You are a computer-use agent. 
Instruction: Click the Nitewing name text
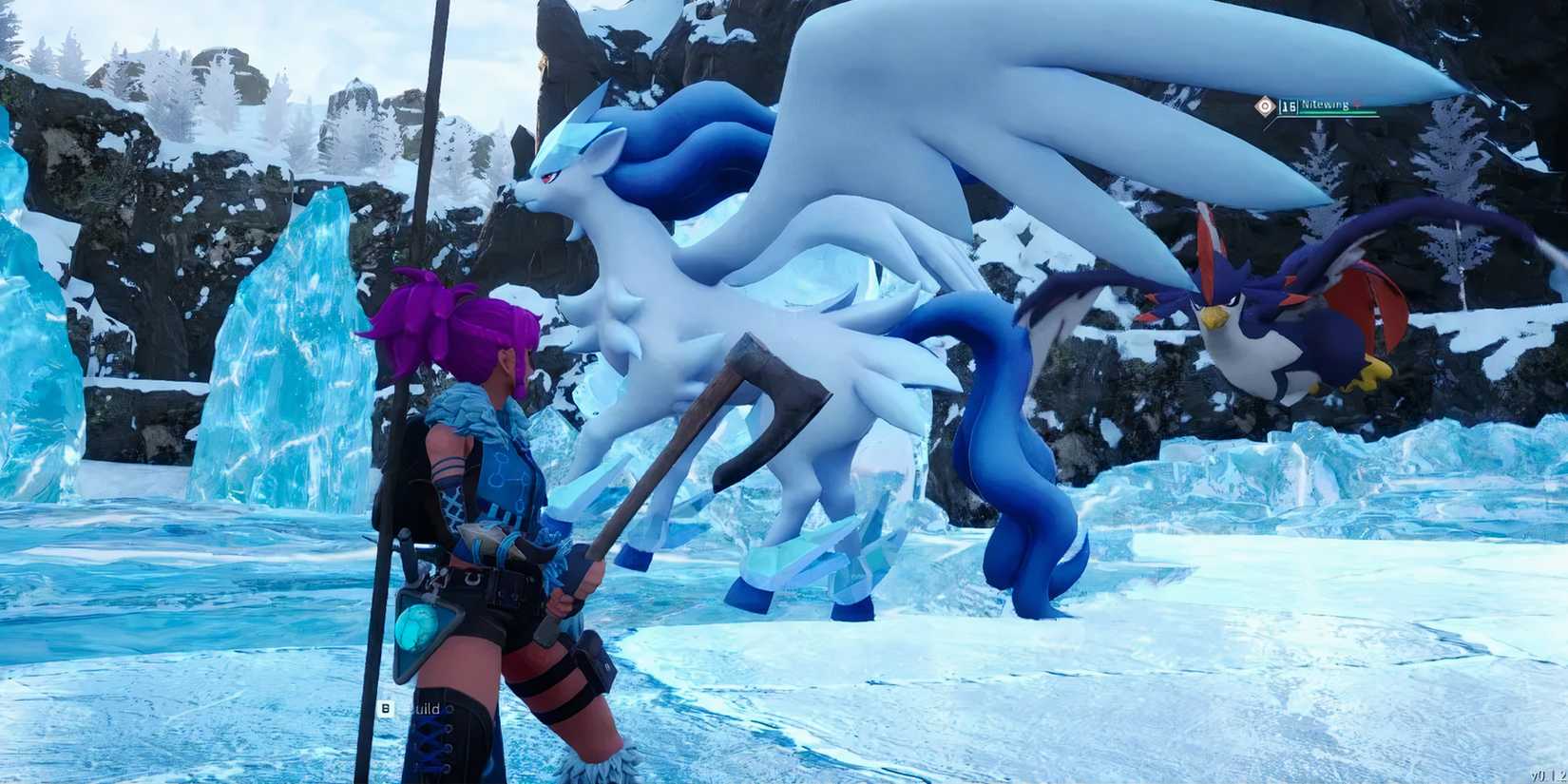point(1328,105)
